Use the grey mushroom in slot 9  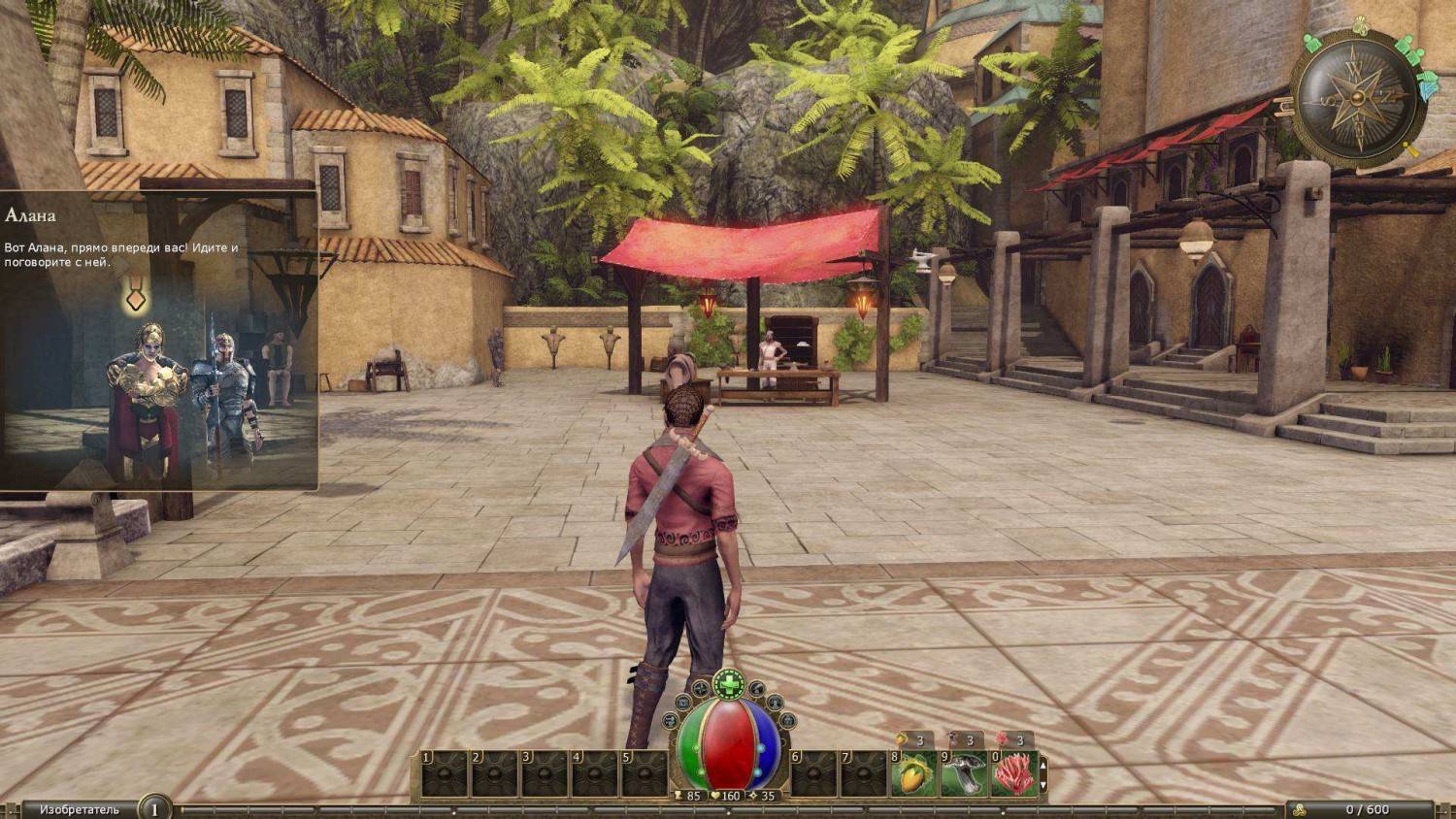coord(965,773)
